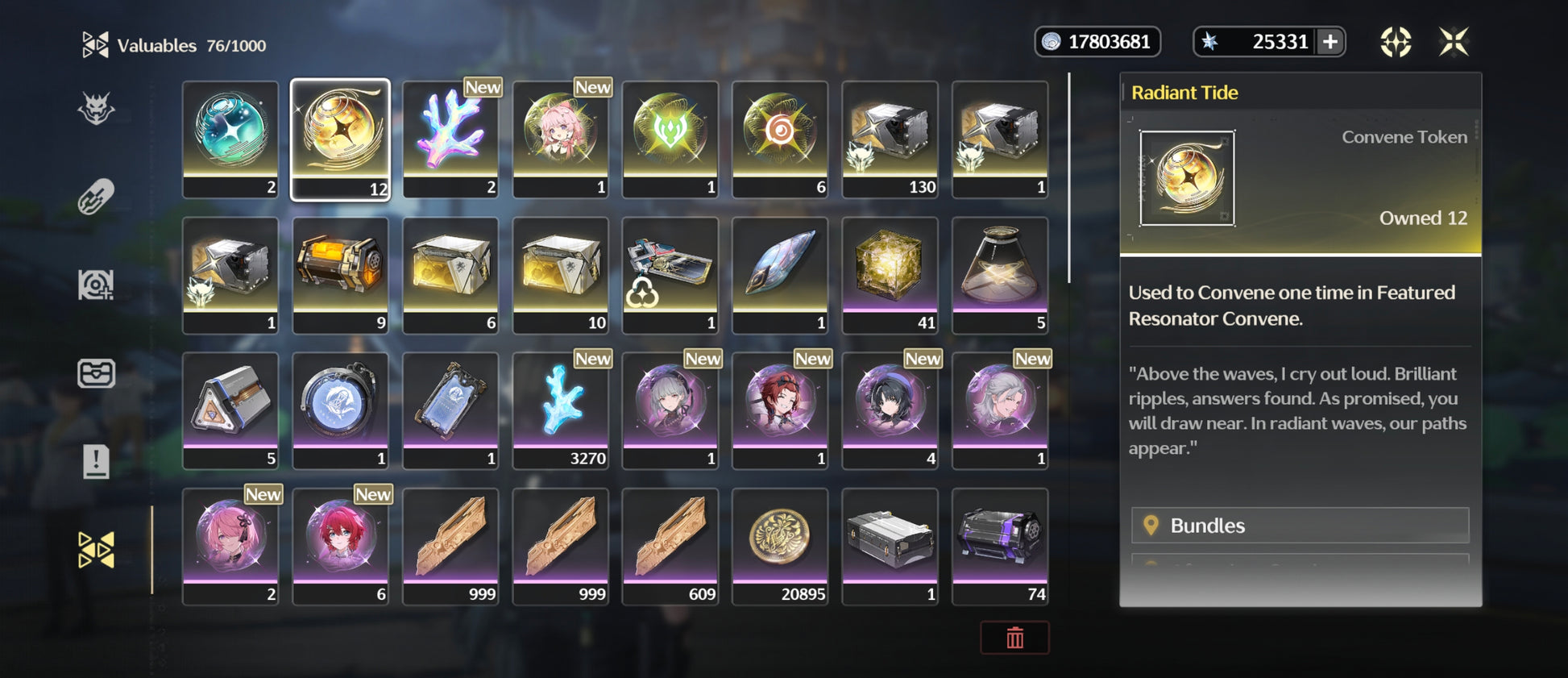The image size is (1568, 678).
Task: Select the blue pocket watch item
Action: [x=340, y=410]
